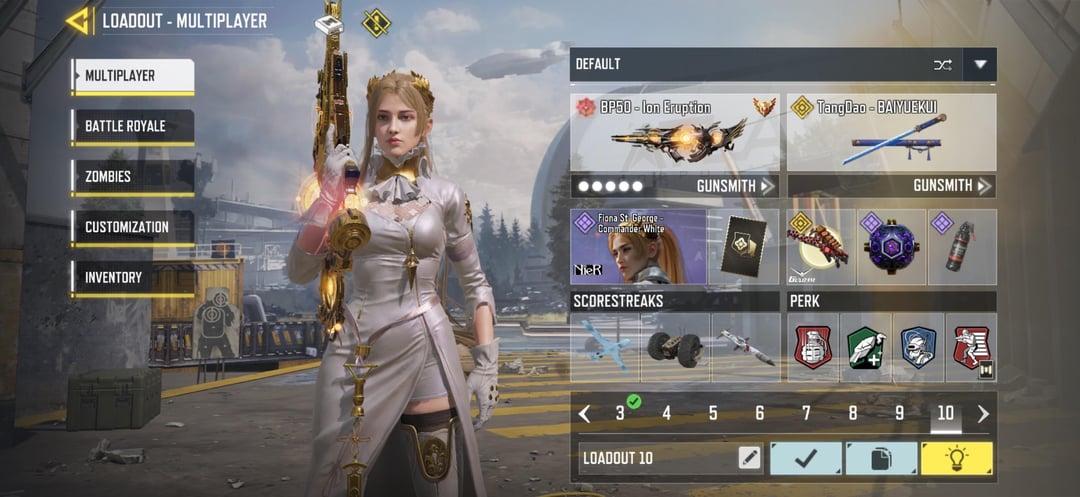Select the tank vehicle scorestreak slot
The width and height of the screenshot is (1080, 497).
675,348
